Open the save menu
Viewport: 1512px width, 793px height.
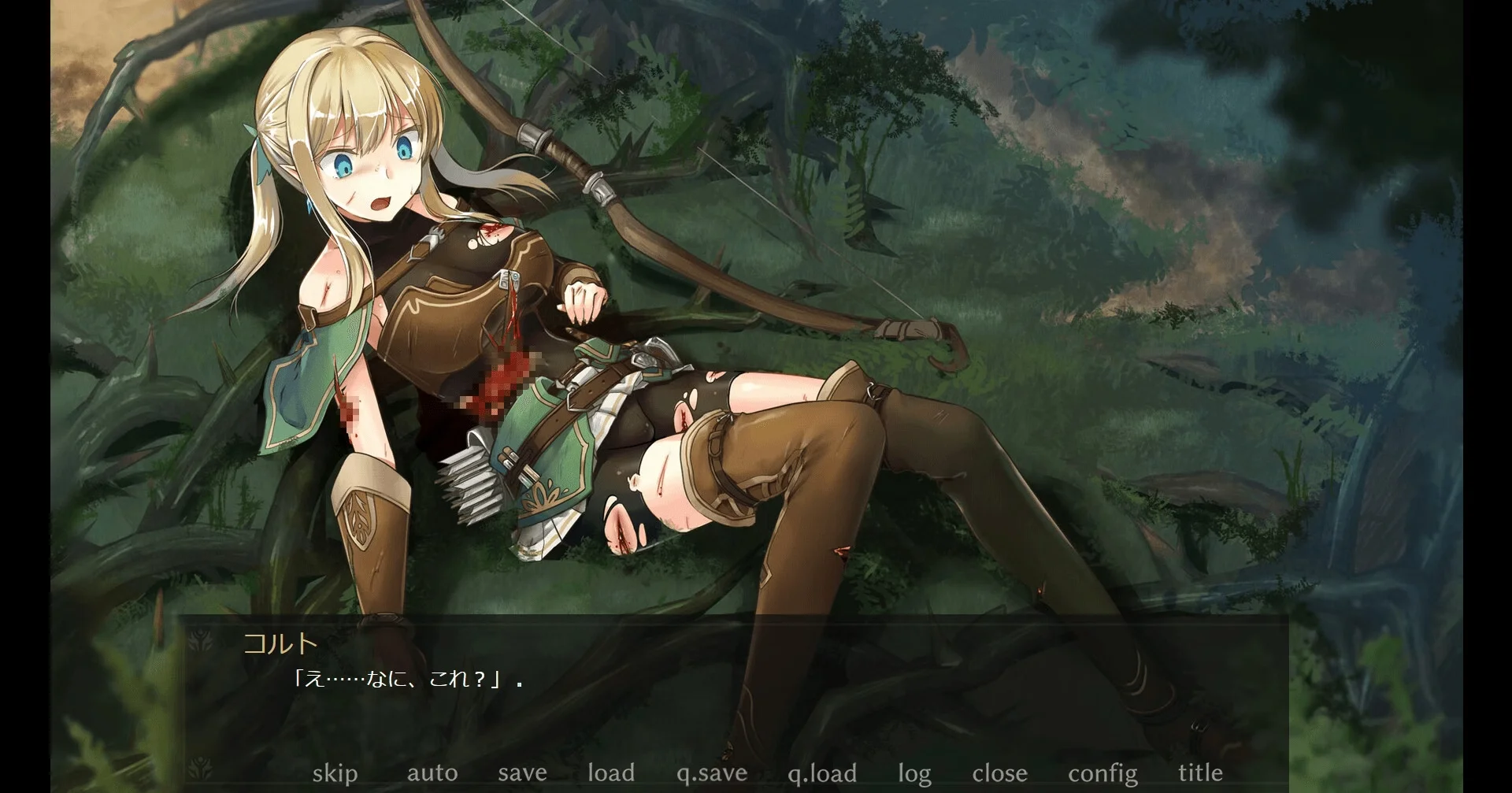click(522, 773)
